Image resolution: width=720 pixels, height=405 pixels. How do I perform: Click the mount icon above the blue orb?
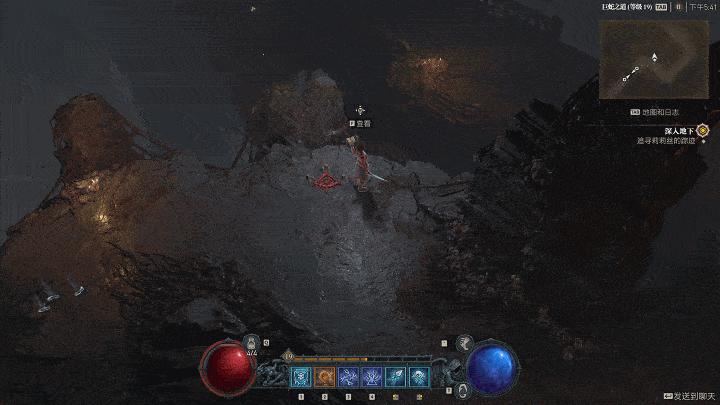click(463, 343)
